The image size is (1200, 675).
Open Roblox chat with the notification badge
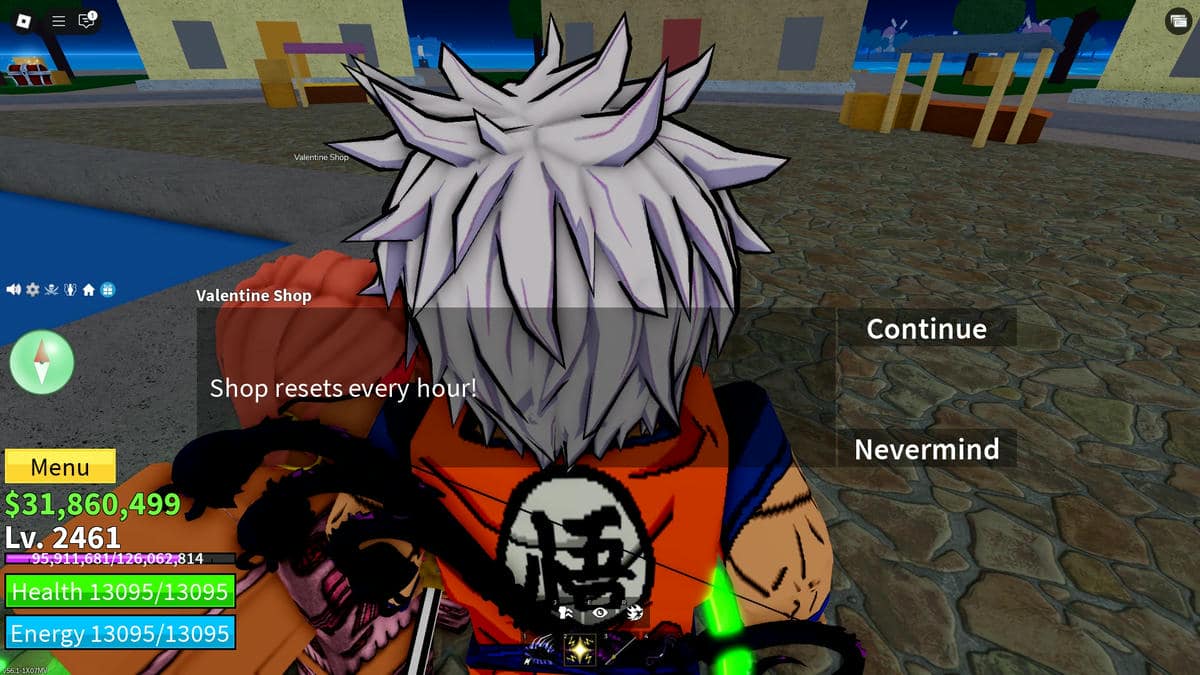point(87,21)
